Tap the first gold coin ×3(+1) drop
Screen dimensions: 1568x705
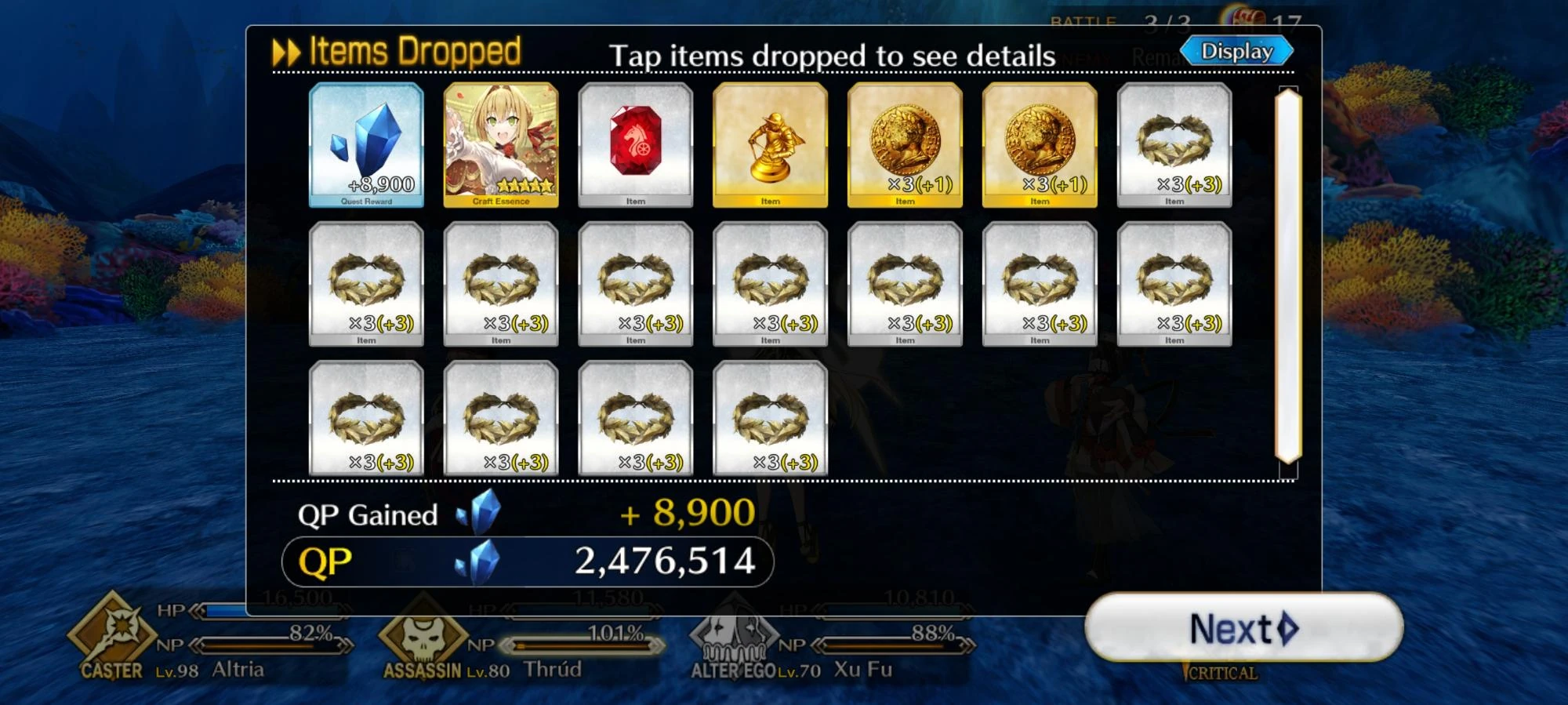click(906, 145)
